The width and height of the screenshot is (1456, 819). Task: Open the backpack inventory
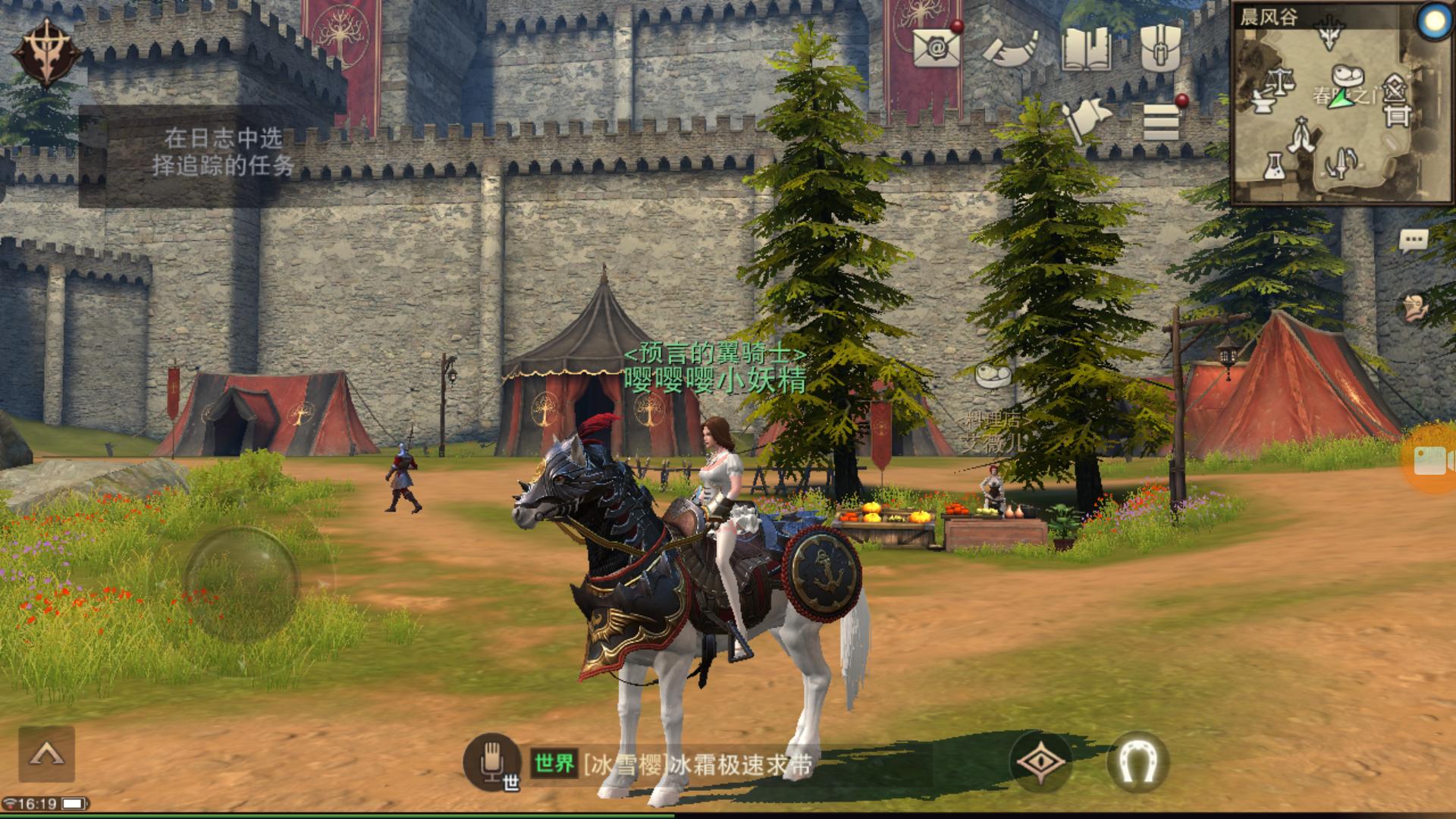[x=1160, y=47]
